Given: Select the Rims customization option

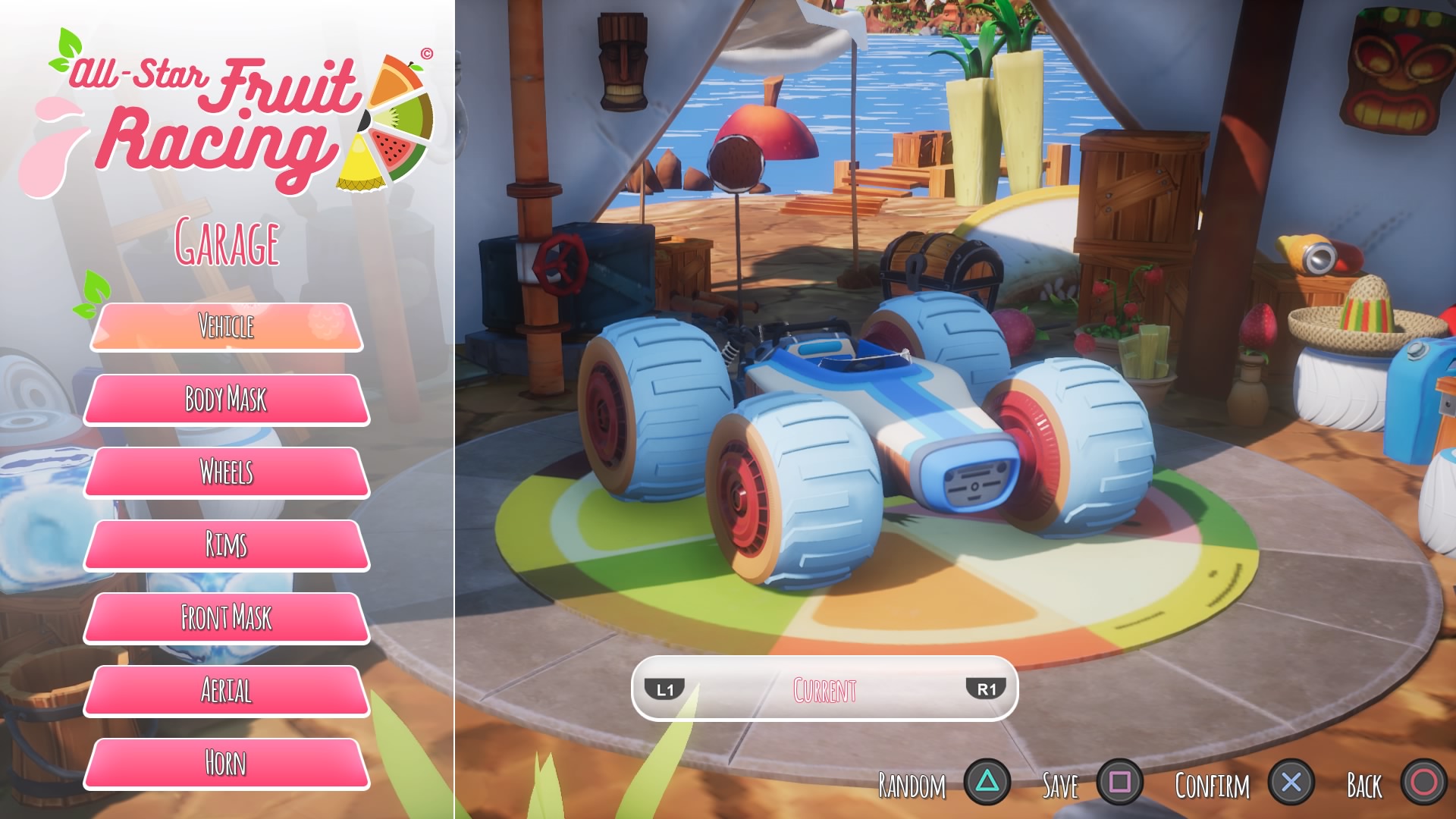Looking at the screenshot, I should (226, 544).
